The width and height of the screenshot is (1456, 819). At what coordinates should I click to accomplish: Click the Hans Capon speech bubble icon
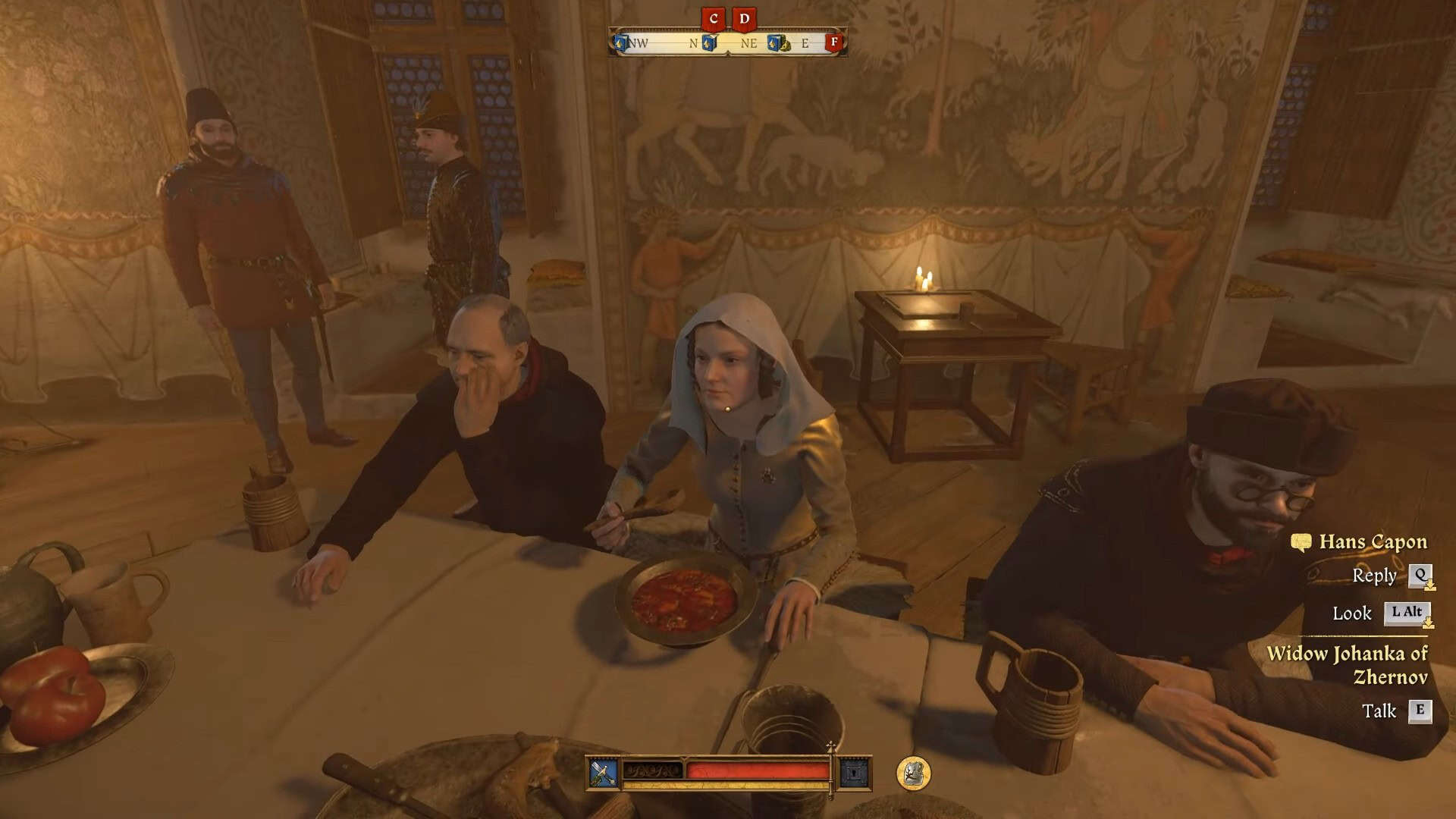1301,542
